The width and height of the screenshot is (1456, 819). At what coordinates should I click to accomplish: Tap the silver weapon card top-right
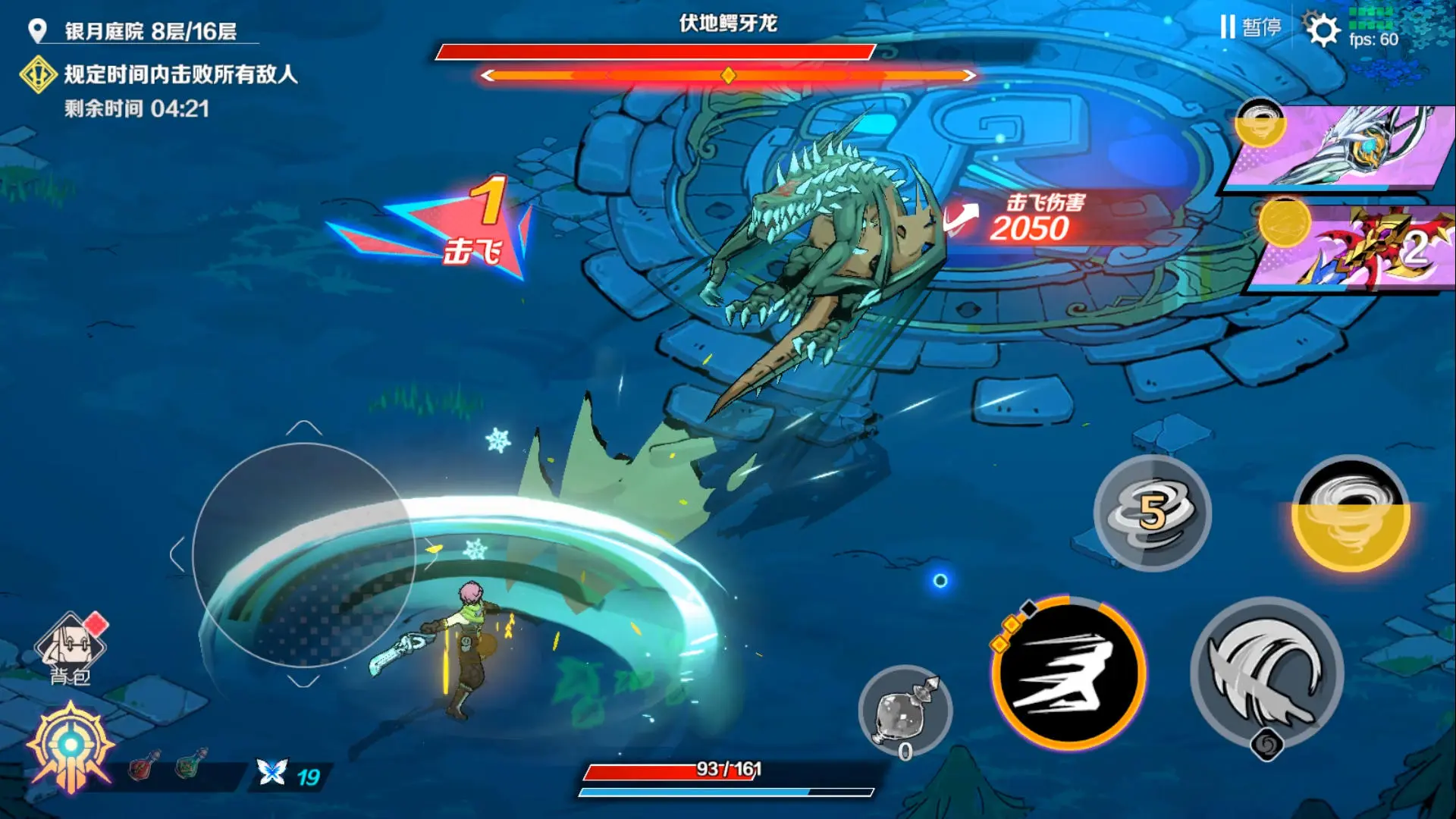click(x=1357, y=144)
